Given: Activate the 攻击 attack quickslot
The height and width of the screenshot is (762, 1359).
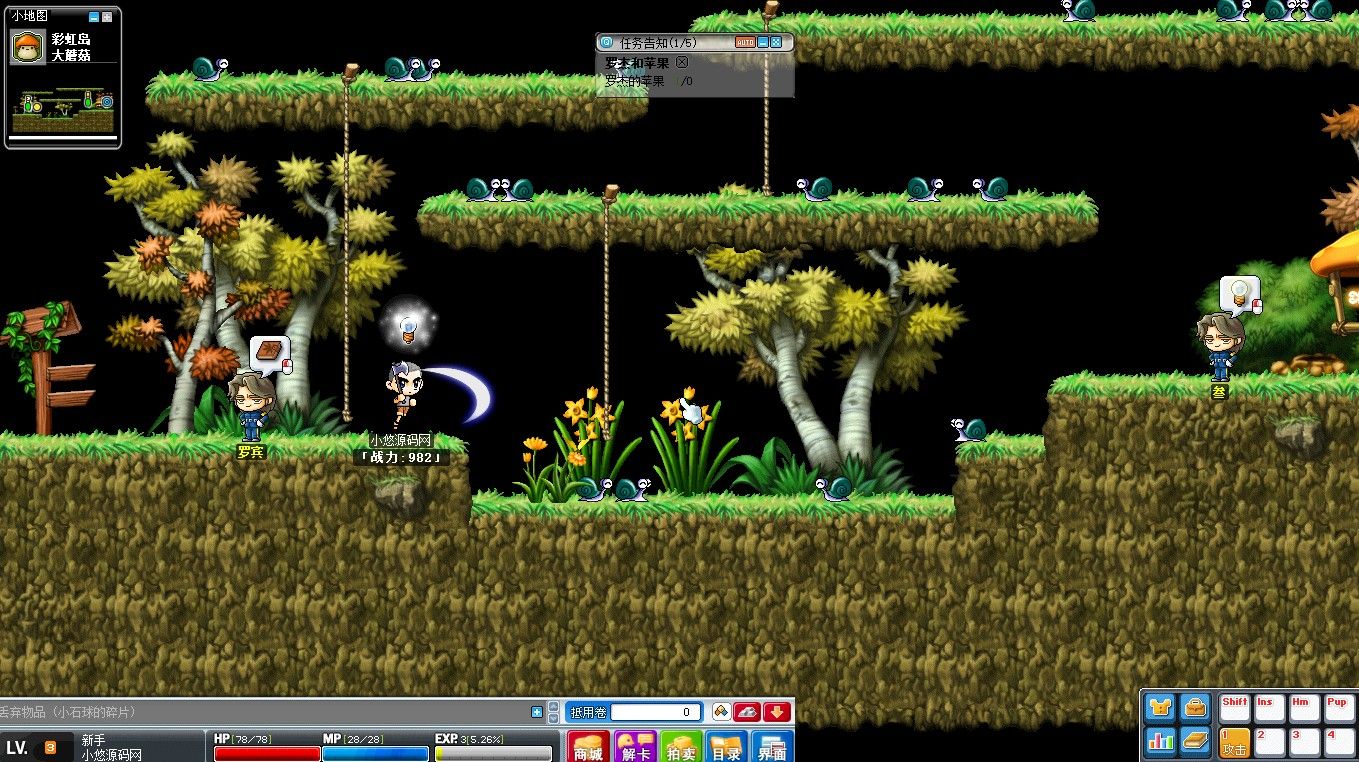Looking at the screenshot, I should [x=1235, y=741].
